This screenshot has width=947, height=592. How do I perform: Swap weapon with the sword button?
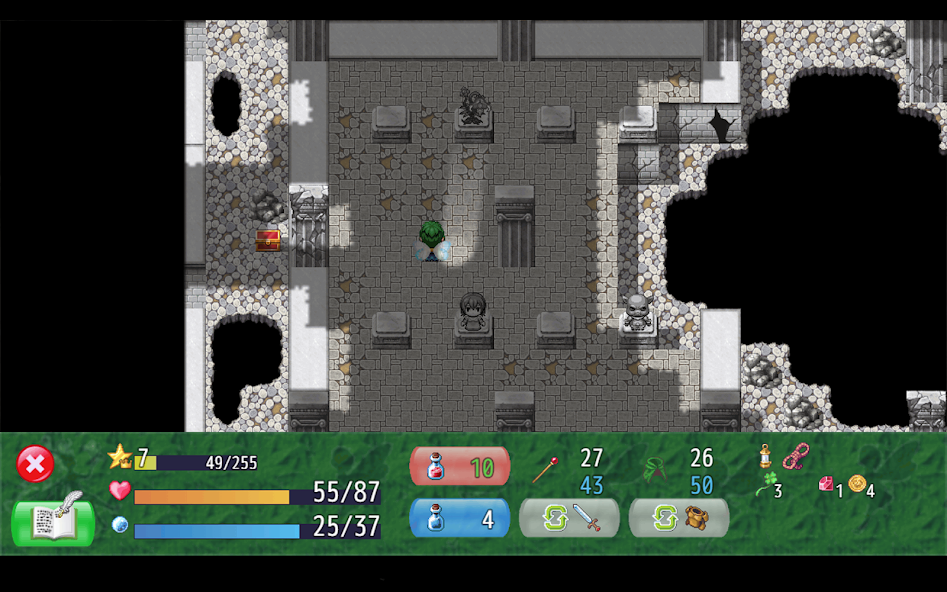pos(569,518)
